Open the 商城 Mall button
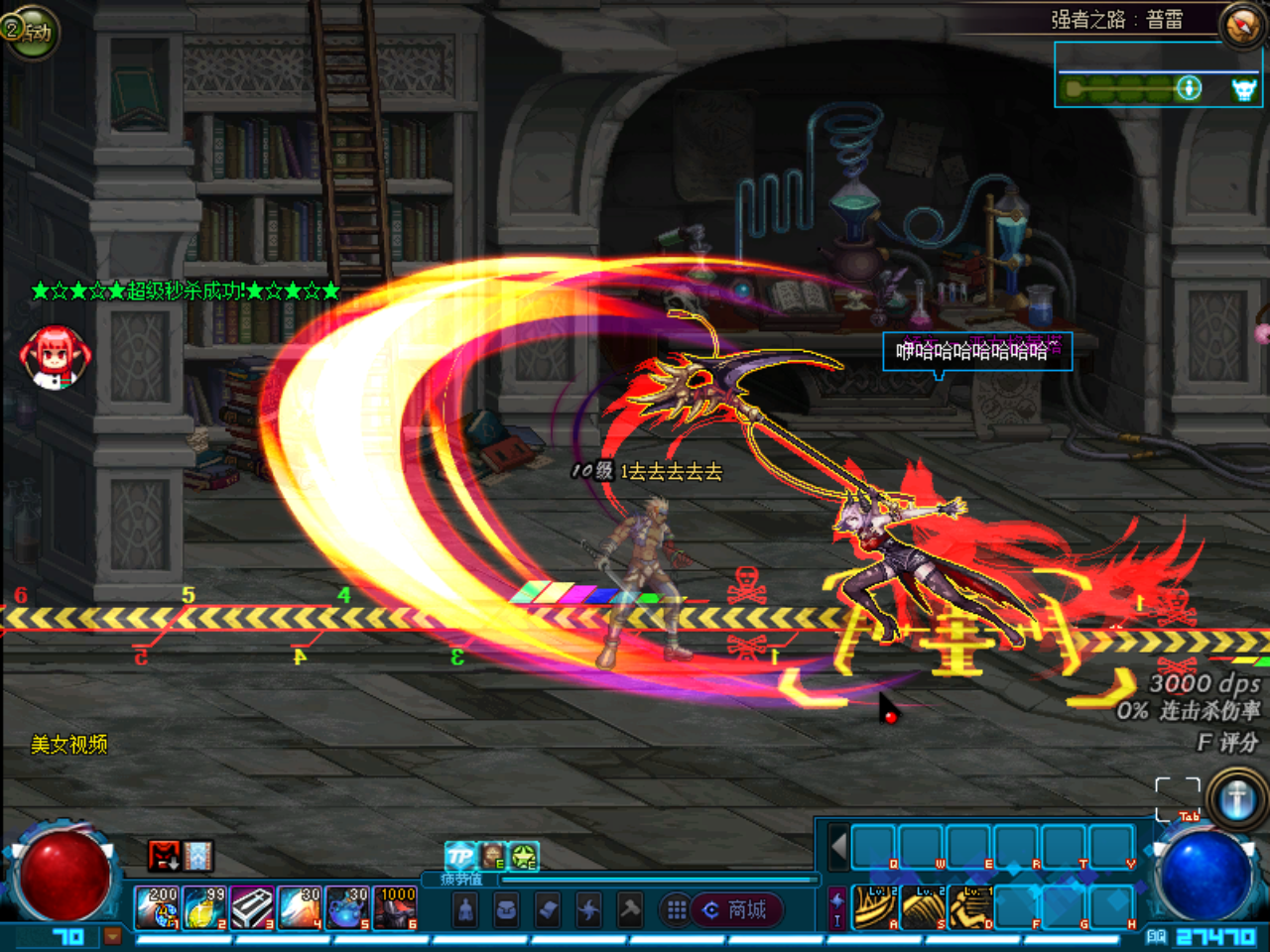 [739, 908]
